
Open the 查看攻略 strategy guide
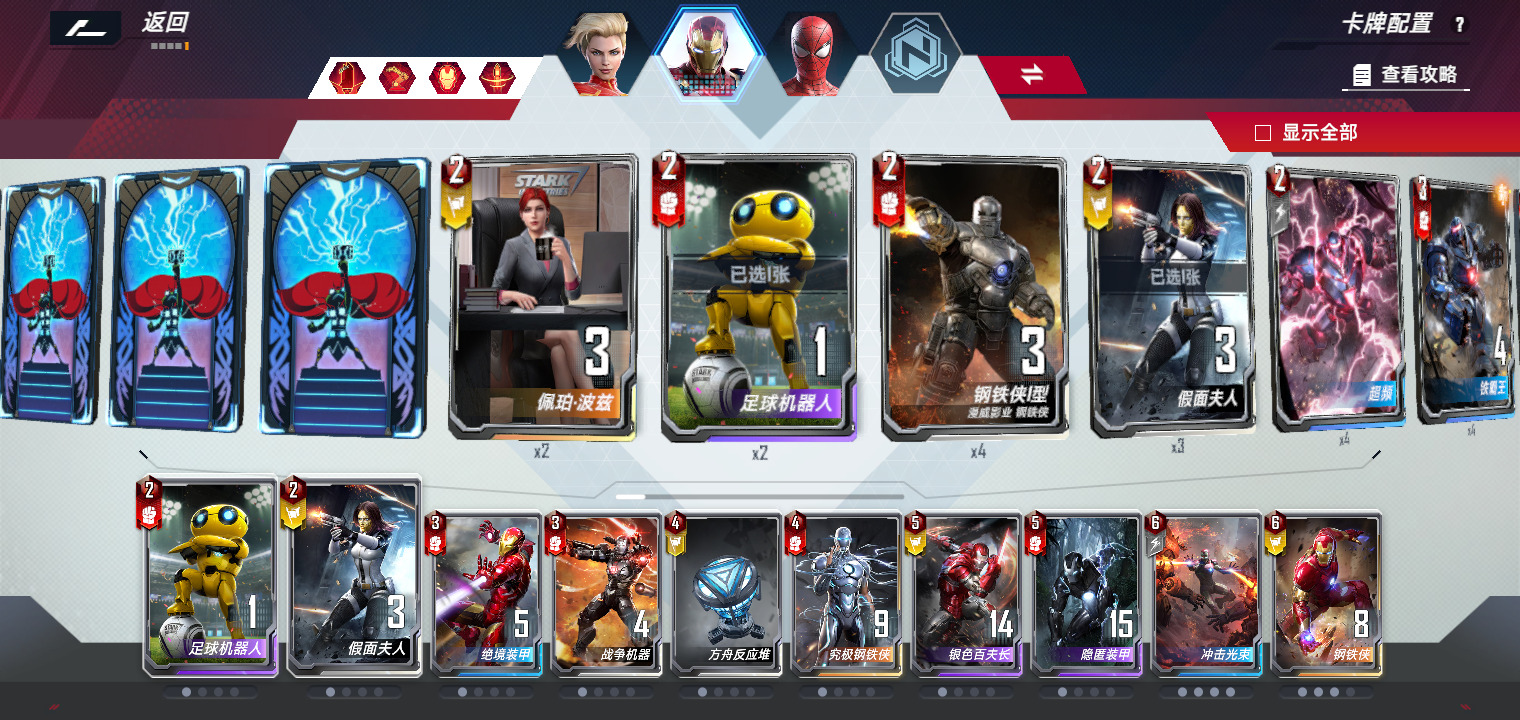[x=1406, y=75]
